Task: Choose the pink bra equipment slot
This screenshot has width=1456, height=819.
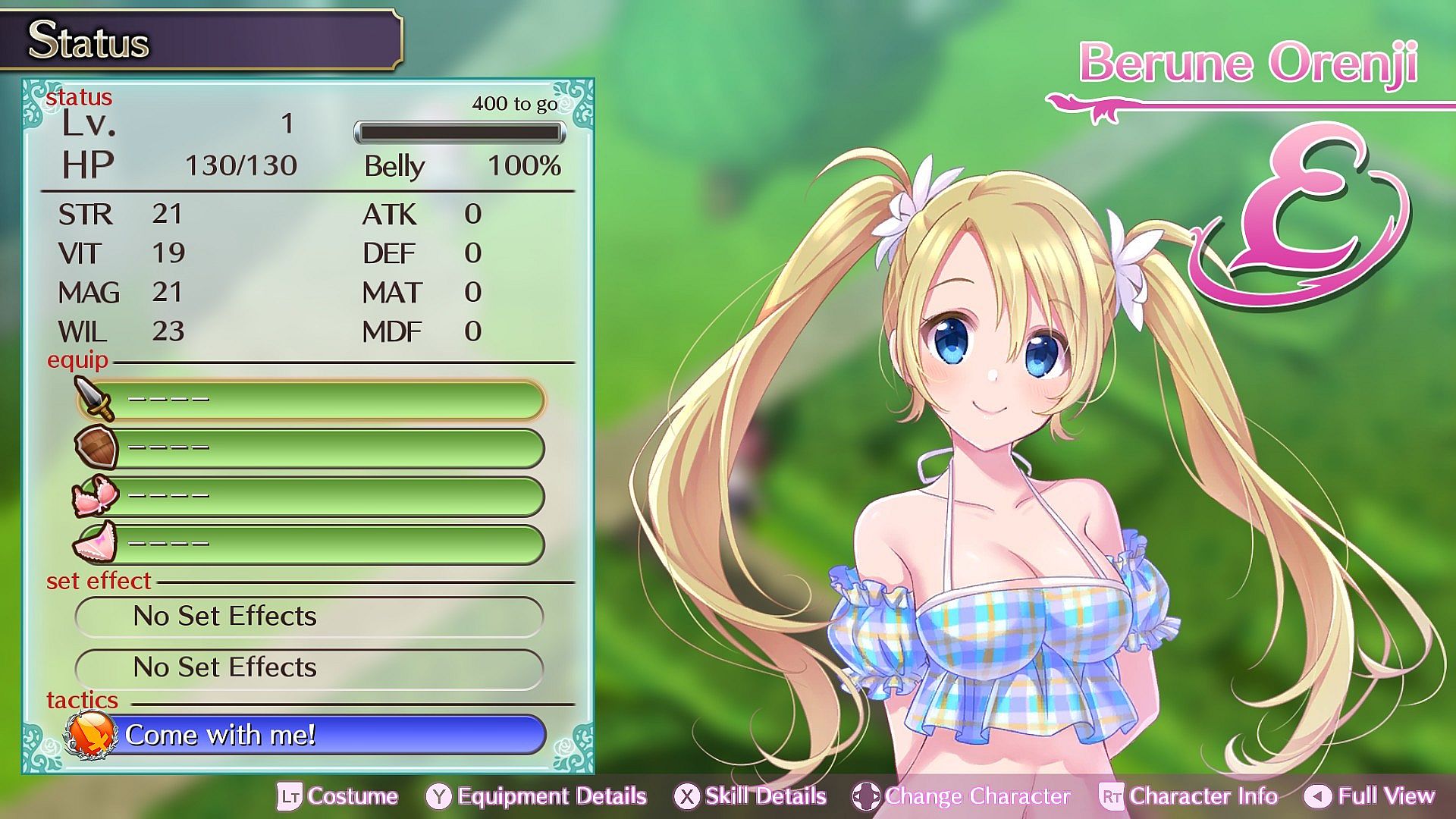Action: [311, 497]
